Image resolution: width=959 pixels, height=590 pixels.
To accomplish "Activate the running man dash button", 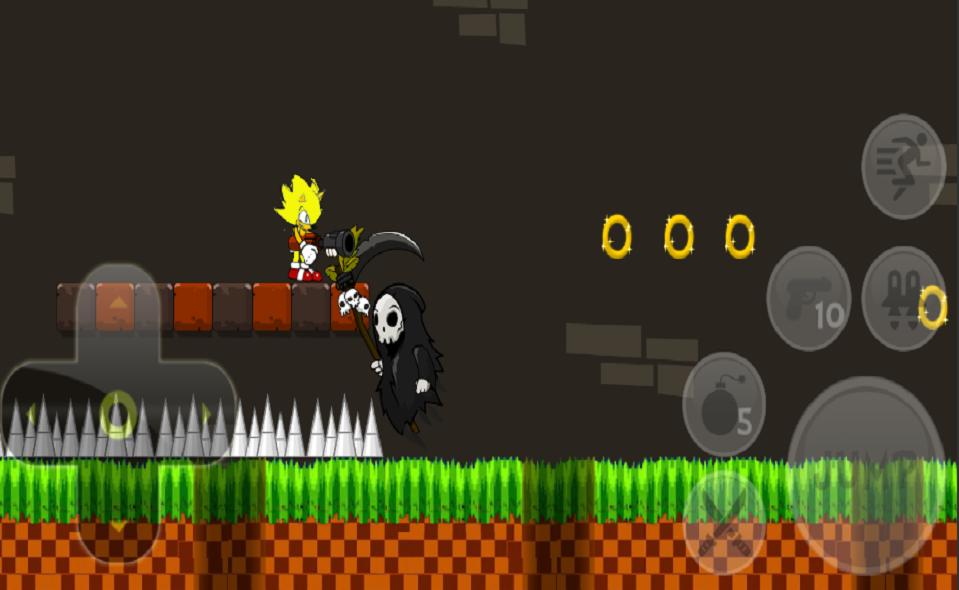I will 903,166.
